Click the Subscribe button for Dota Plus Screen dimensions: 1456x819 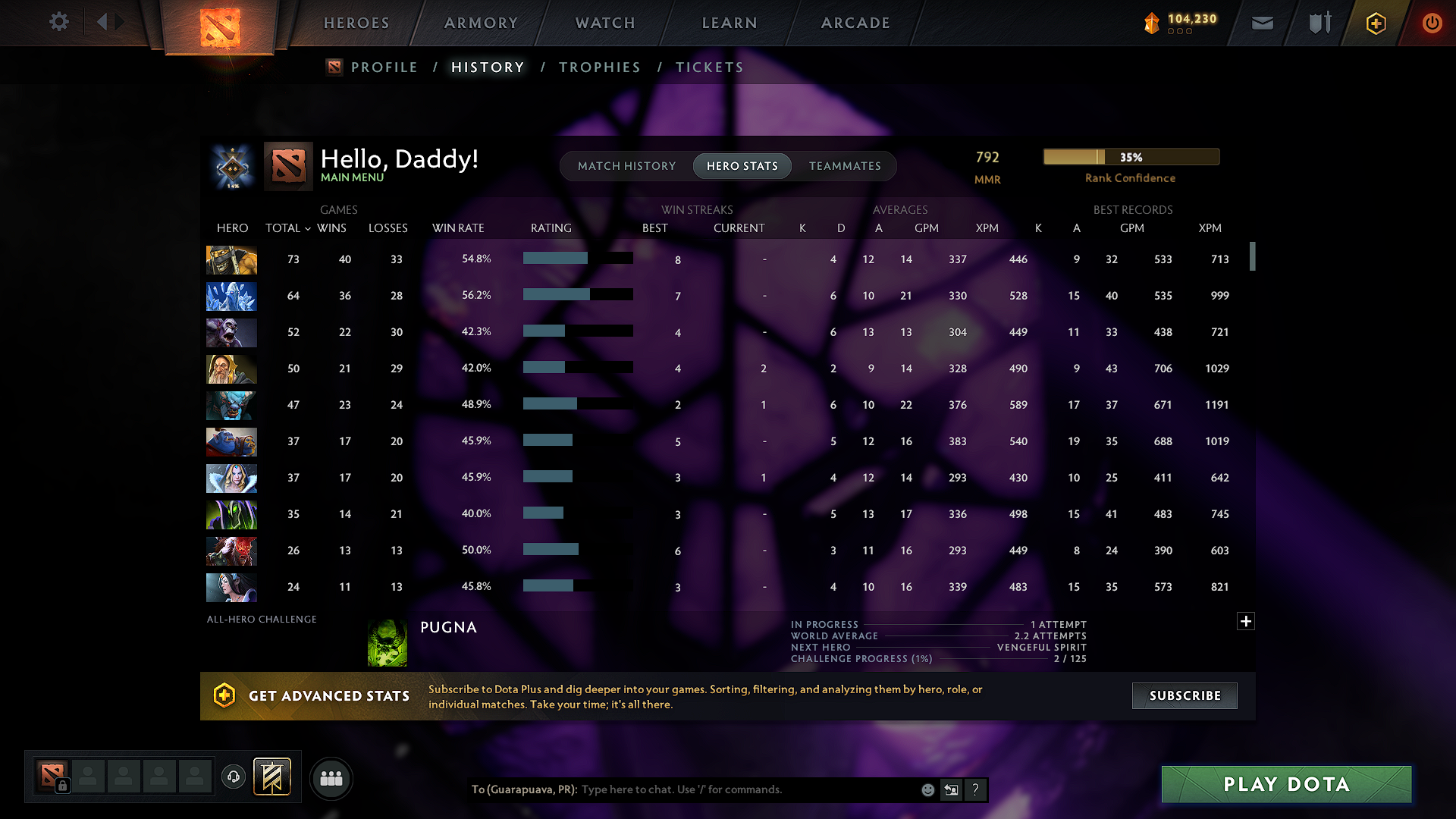[1184, 695]
